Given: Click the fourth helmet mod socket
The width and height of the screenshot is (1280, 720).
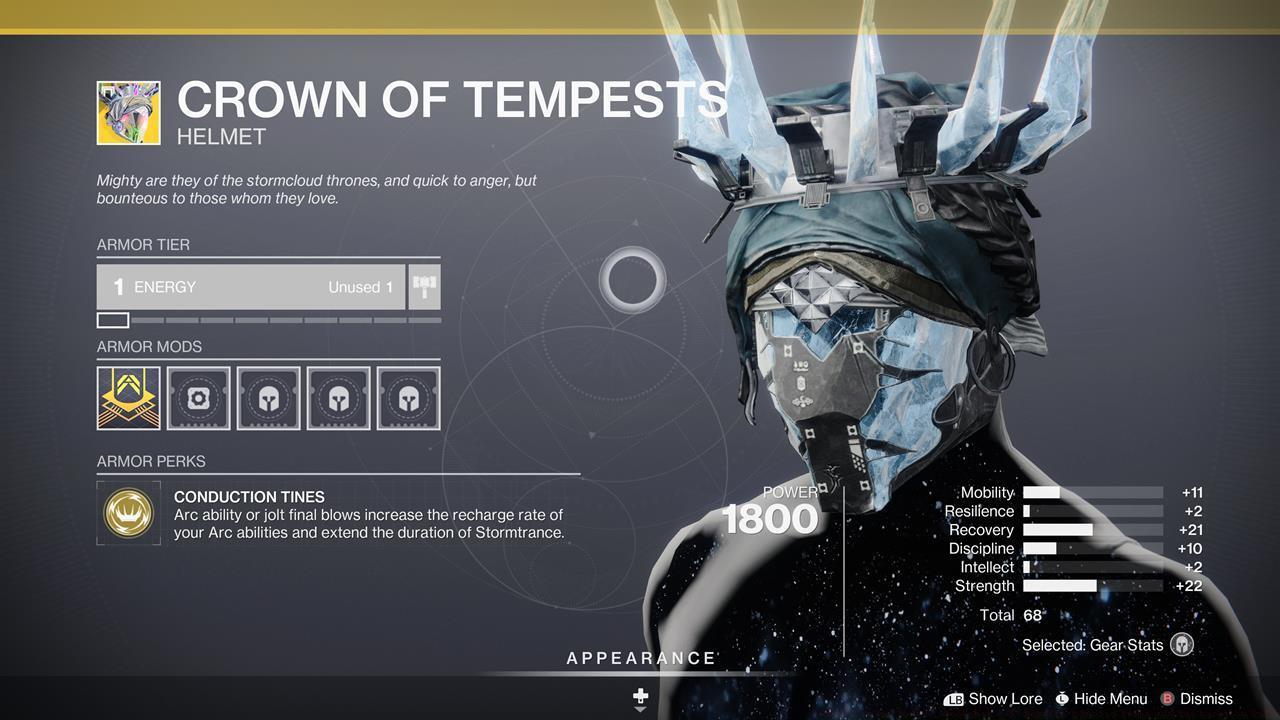Looking at the screenshot, I should tap(338, 397).
